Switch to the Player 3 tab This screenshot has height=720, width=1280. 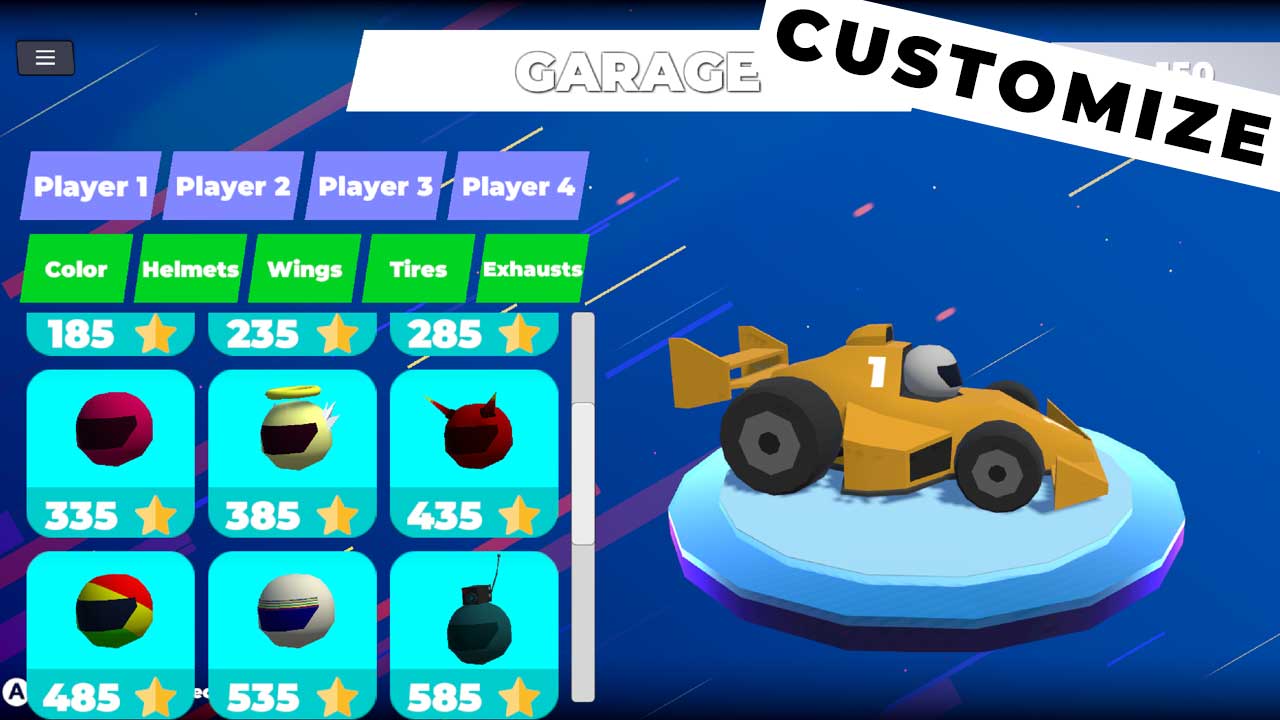tap(374, 186)
